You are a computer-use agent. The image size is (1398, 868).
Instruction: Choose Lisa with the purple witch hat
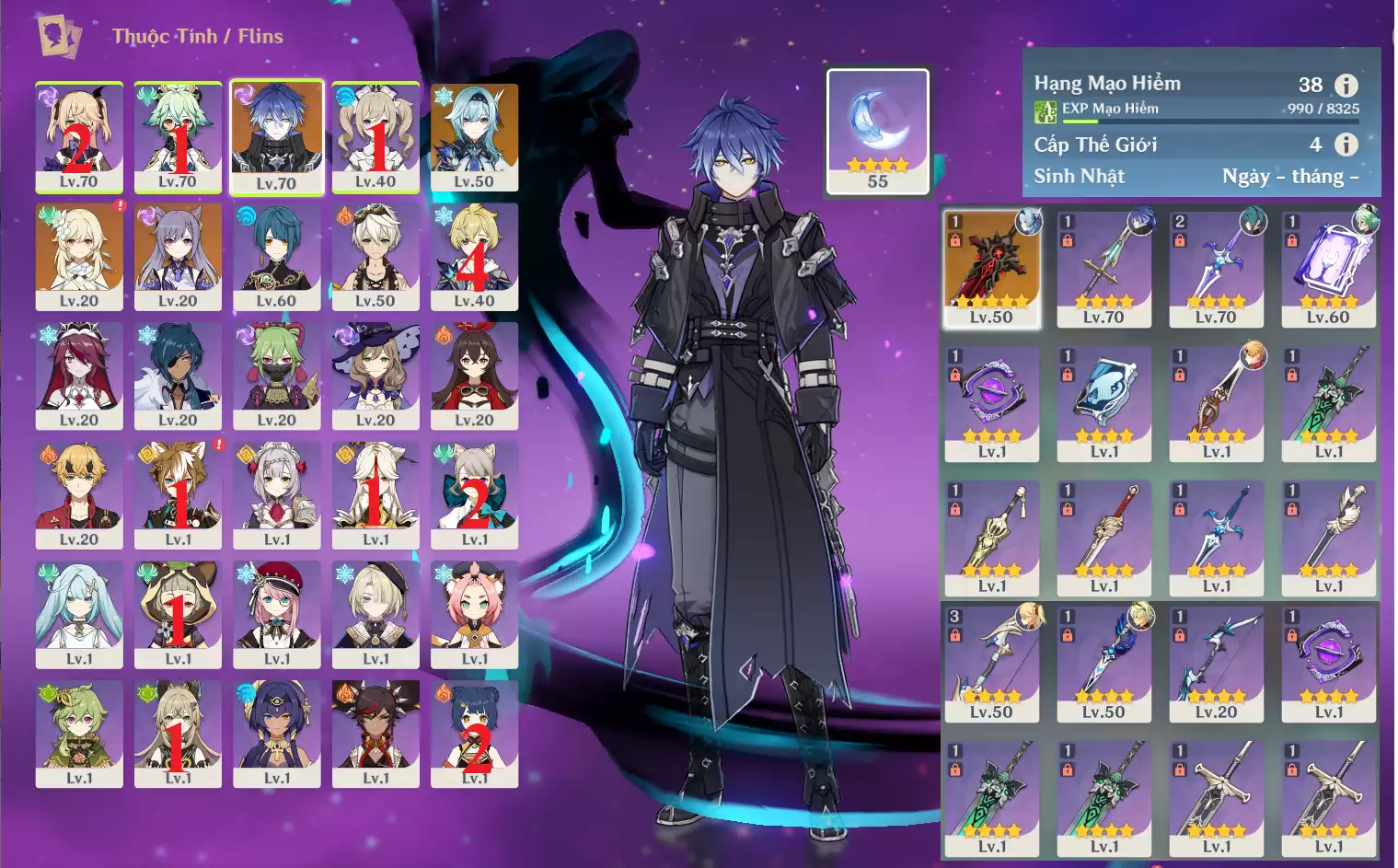point(375,375)
